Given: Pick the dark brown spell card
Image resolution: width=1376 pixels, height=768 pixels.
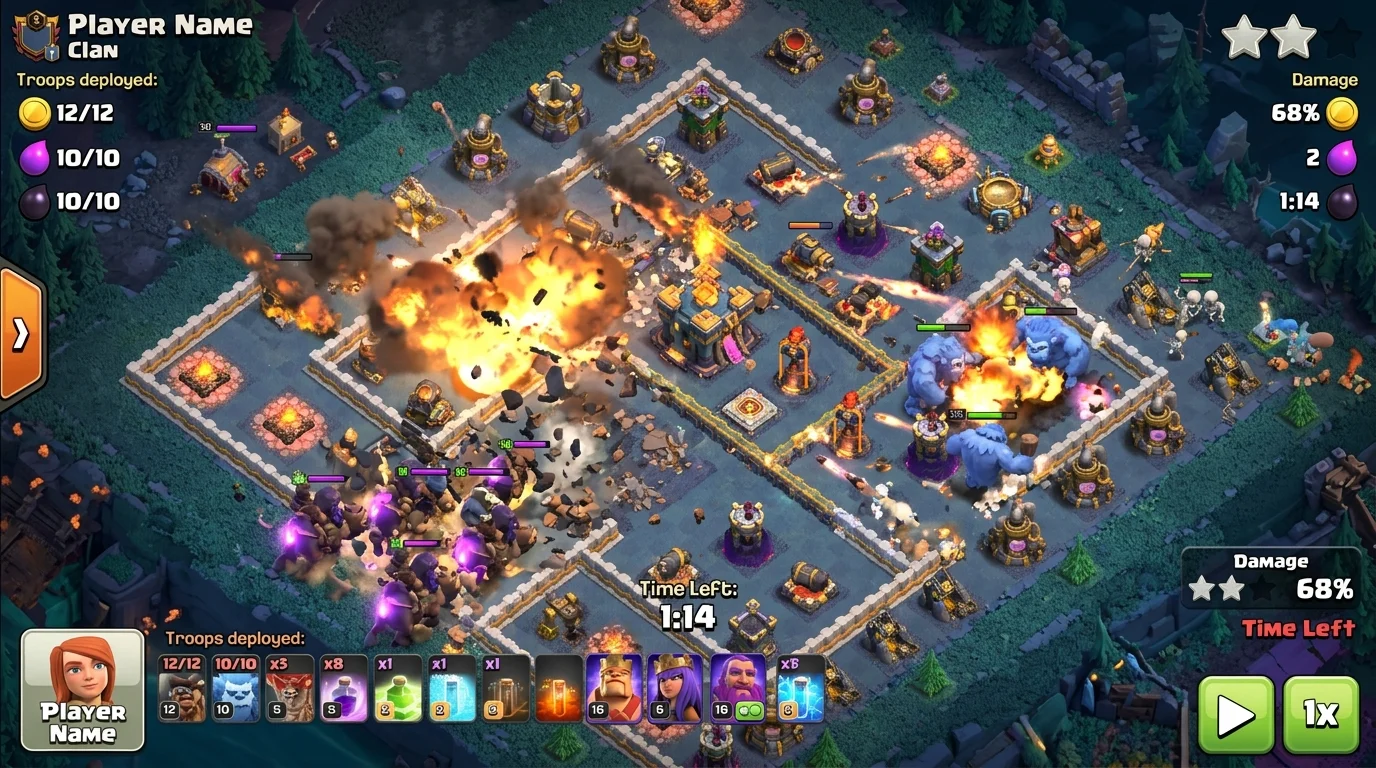Looking at the screenshot, I should click(x=506, y=688).
